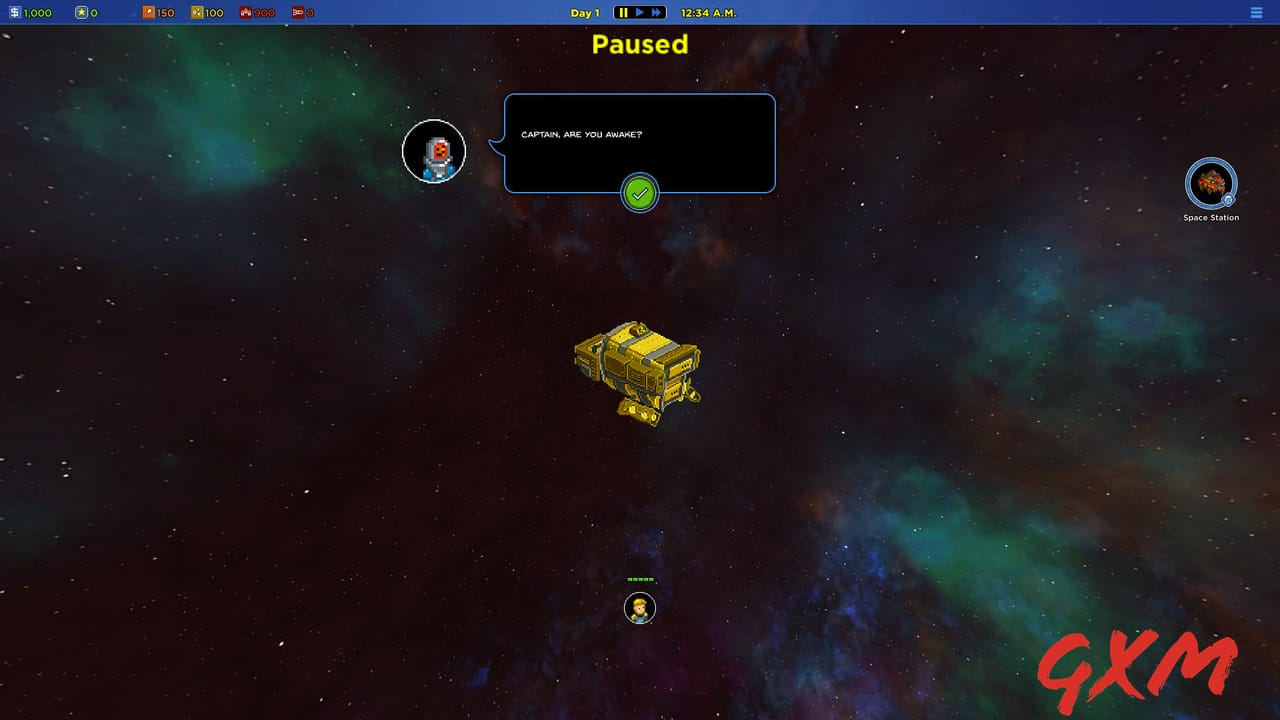Click the crew member's green health bar
Image resolution: width=1280 pixels, height=720 pixels.
click(x=640, y=578)
